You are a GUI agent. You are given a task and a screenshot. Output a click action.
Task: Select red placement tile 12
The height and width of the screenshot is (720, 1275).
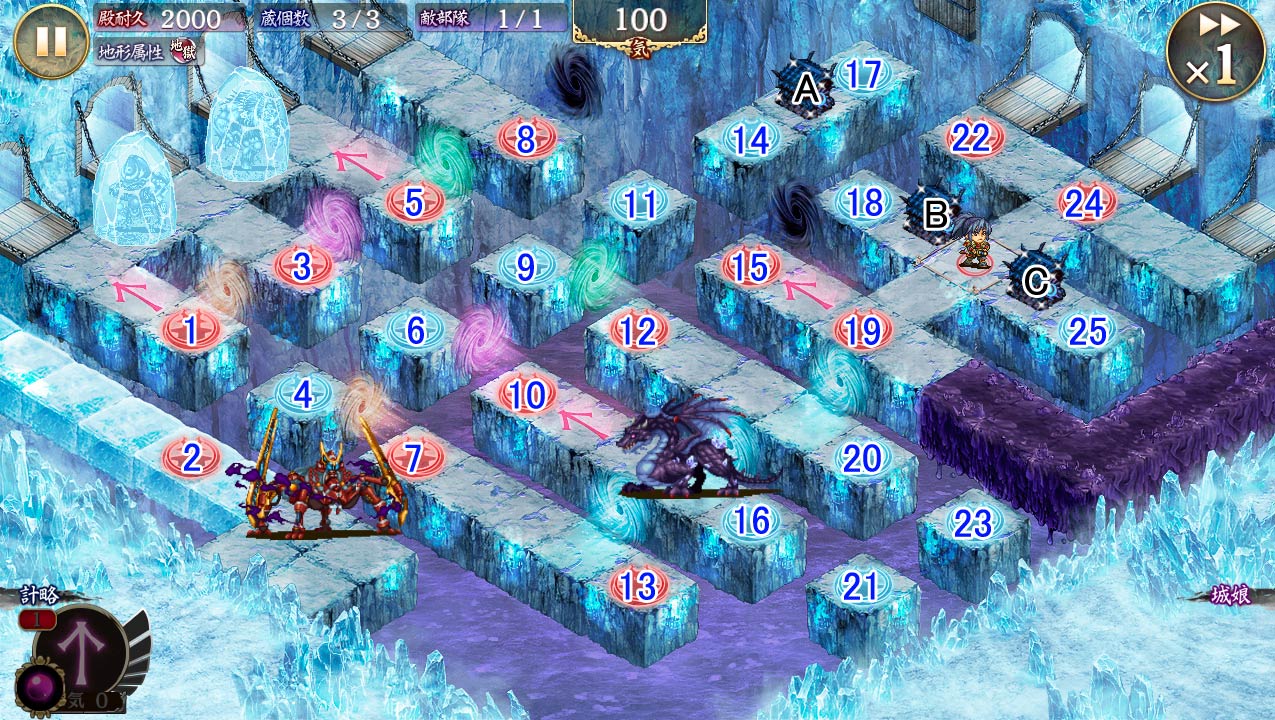pos(638,330)
